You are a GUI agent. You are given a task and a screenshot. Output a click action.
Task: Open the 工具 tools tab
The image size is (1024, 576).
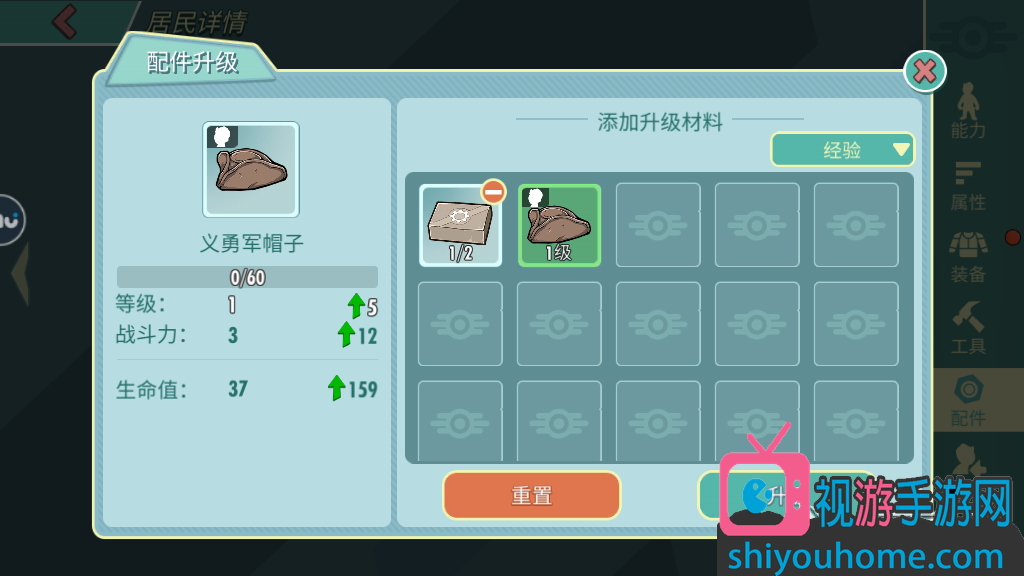tap(968, 329)
